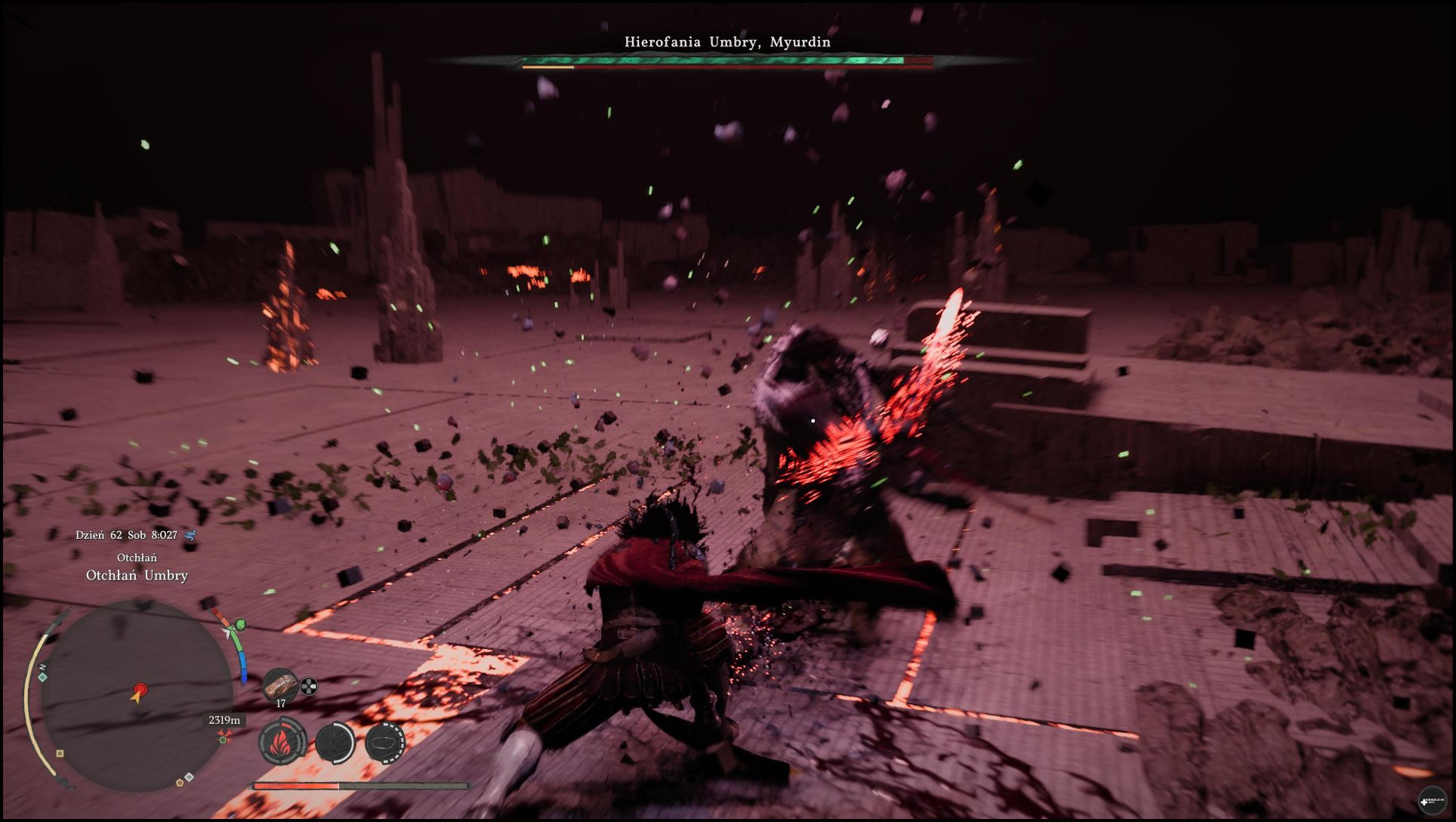Select the quick-use item slot showing 17

tap(280, 686)
